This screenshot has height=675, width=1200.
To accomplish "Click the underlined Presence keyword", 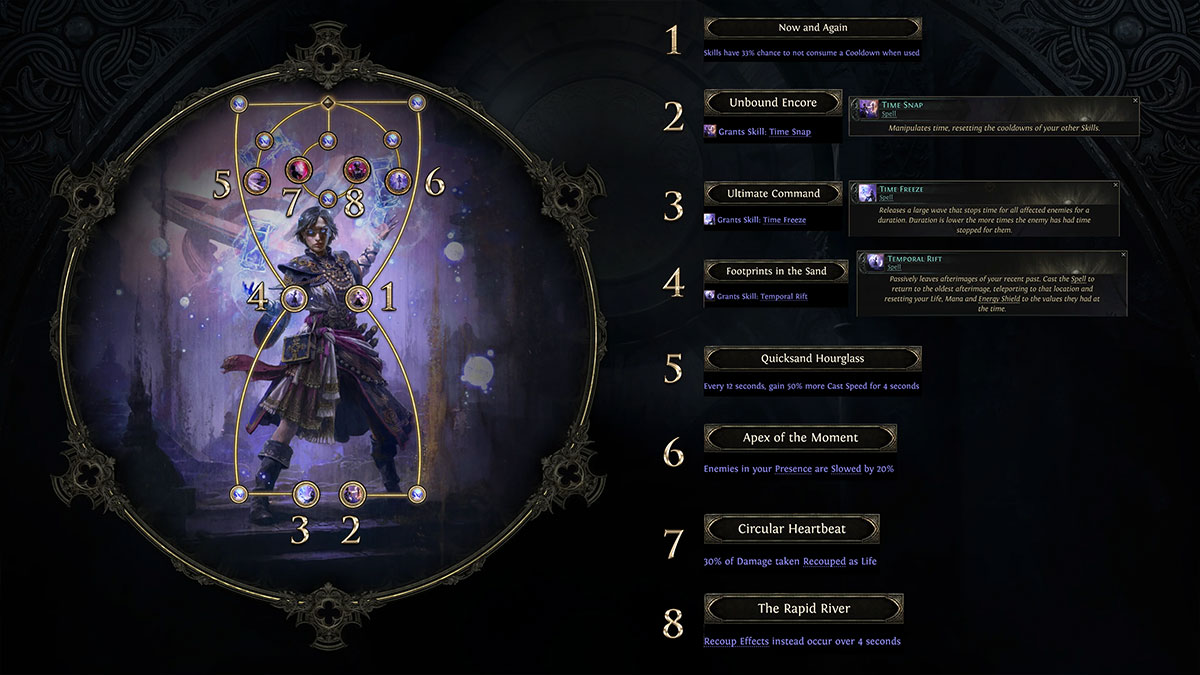I will (794, 469).
